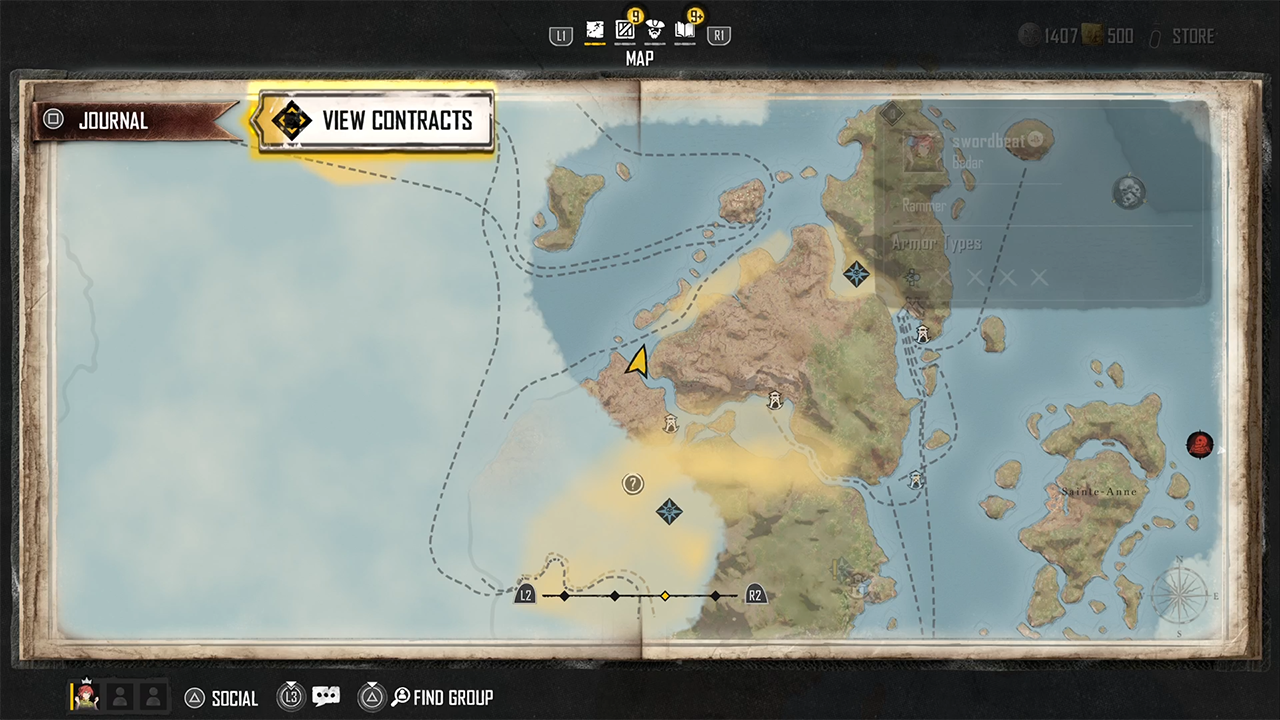The image size is (1280, 720).
Task: Open the open-book codex tab
Action: pos(685,31)
